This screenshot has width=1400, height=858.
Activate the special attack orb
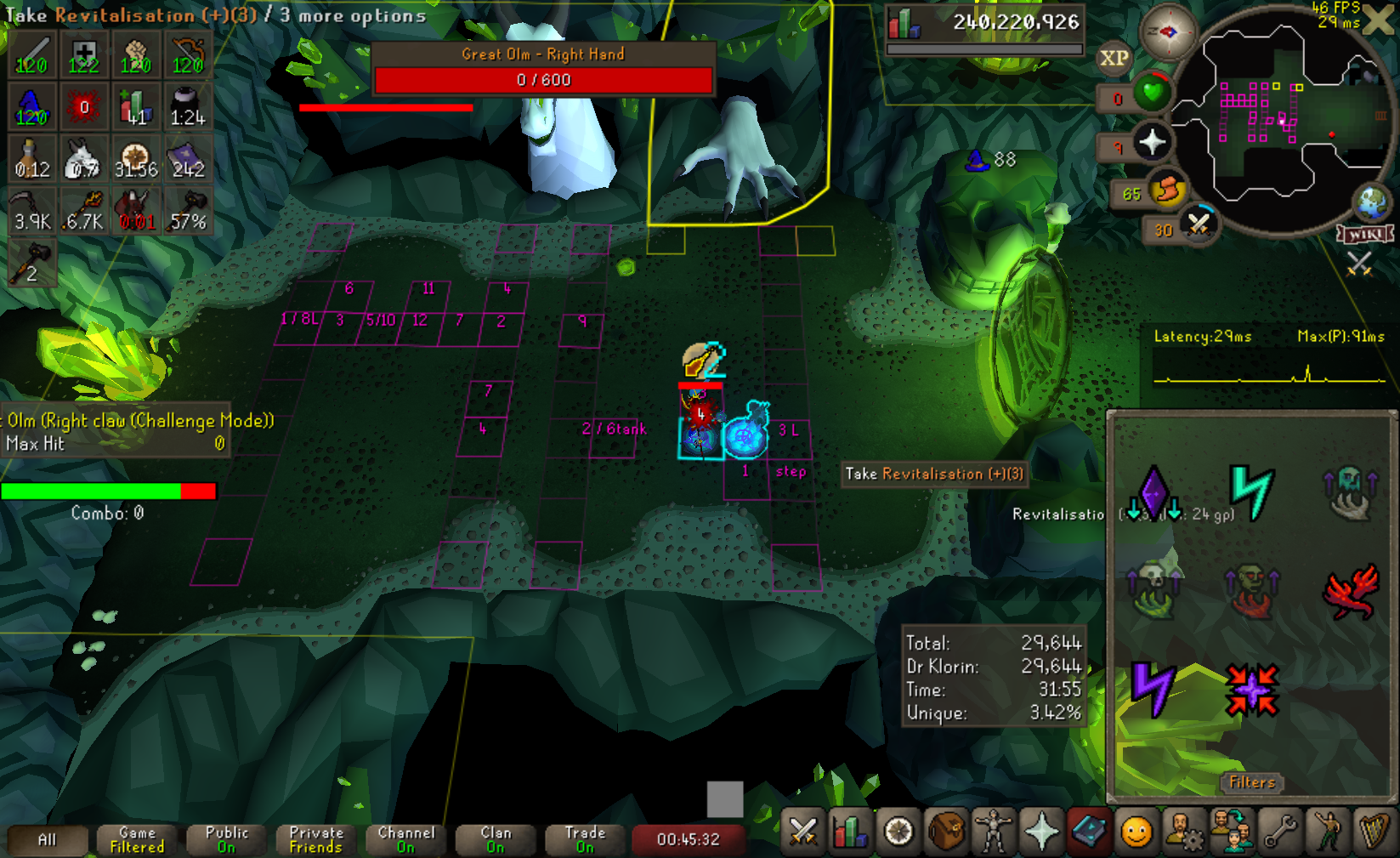(x=1198, y=225)
